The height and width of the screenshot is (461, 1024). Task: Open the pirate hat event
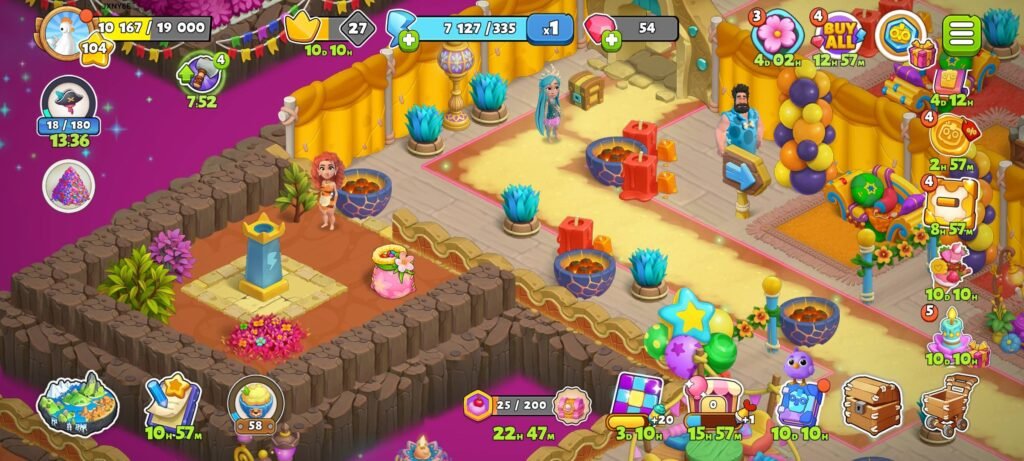pos(69,103)
